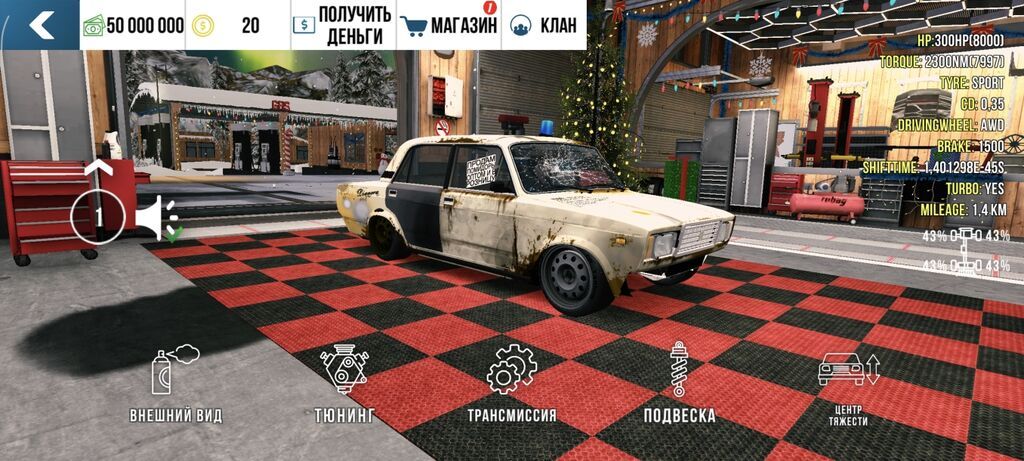Open Центр Тяжести center of gravity

[x=847, y=386]
